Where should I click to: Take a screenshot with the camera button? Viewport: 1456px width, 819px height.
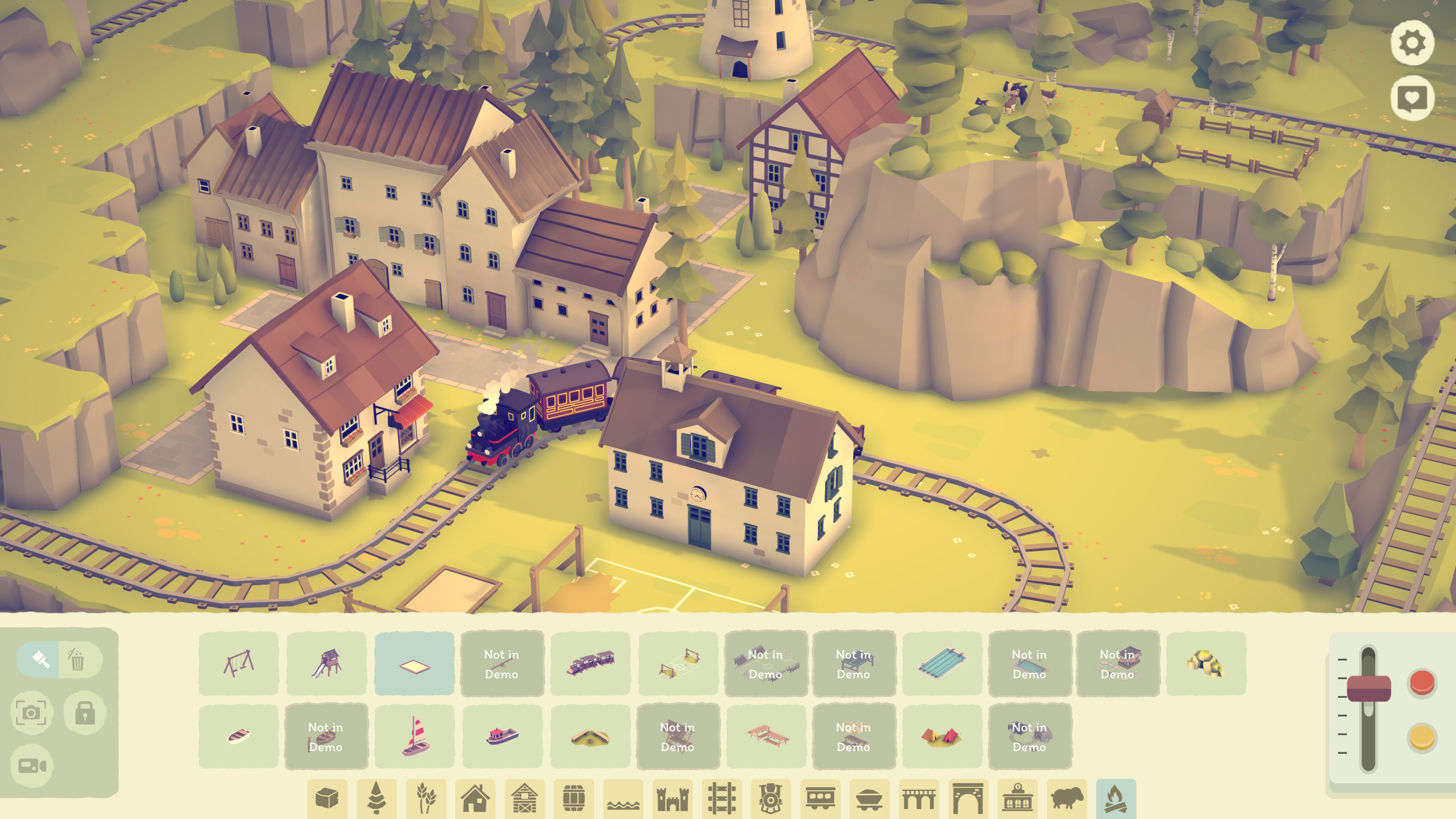click(31, 713)
